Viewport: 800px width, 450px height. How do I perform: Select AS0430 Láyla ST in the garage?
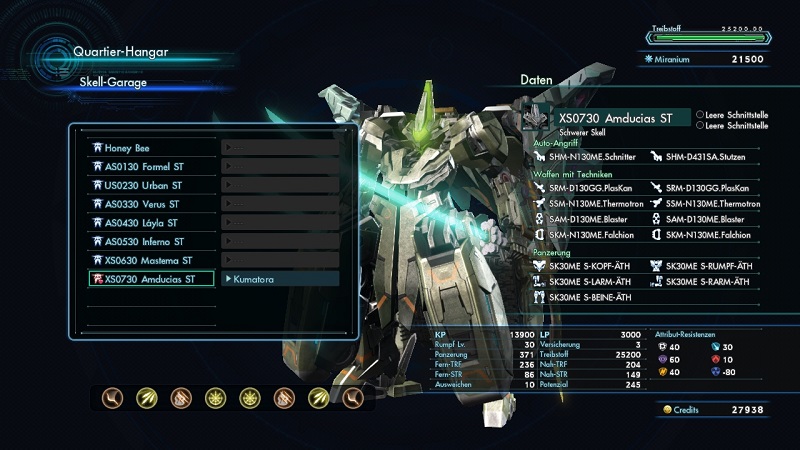click(150, 223)
